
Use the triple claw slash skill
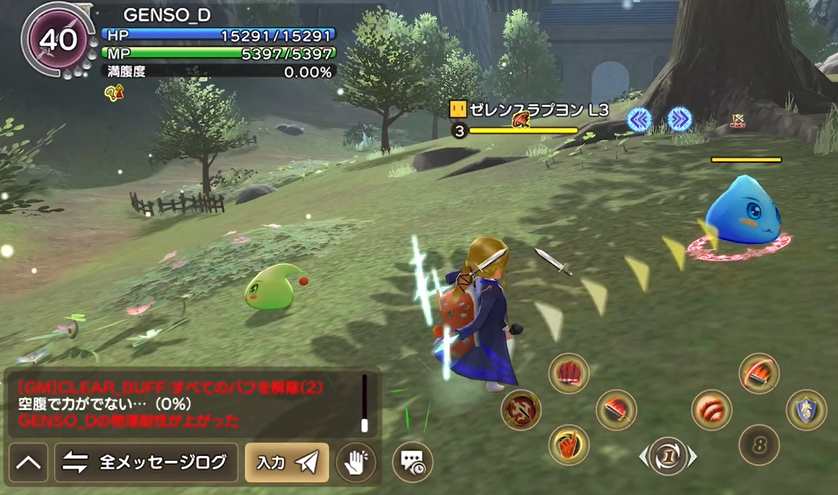pyautogui.click(x=712, y=409)
